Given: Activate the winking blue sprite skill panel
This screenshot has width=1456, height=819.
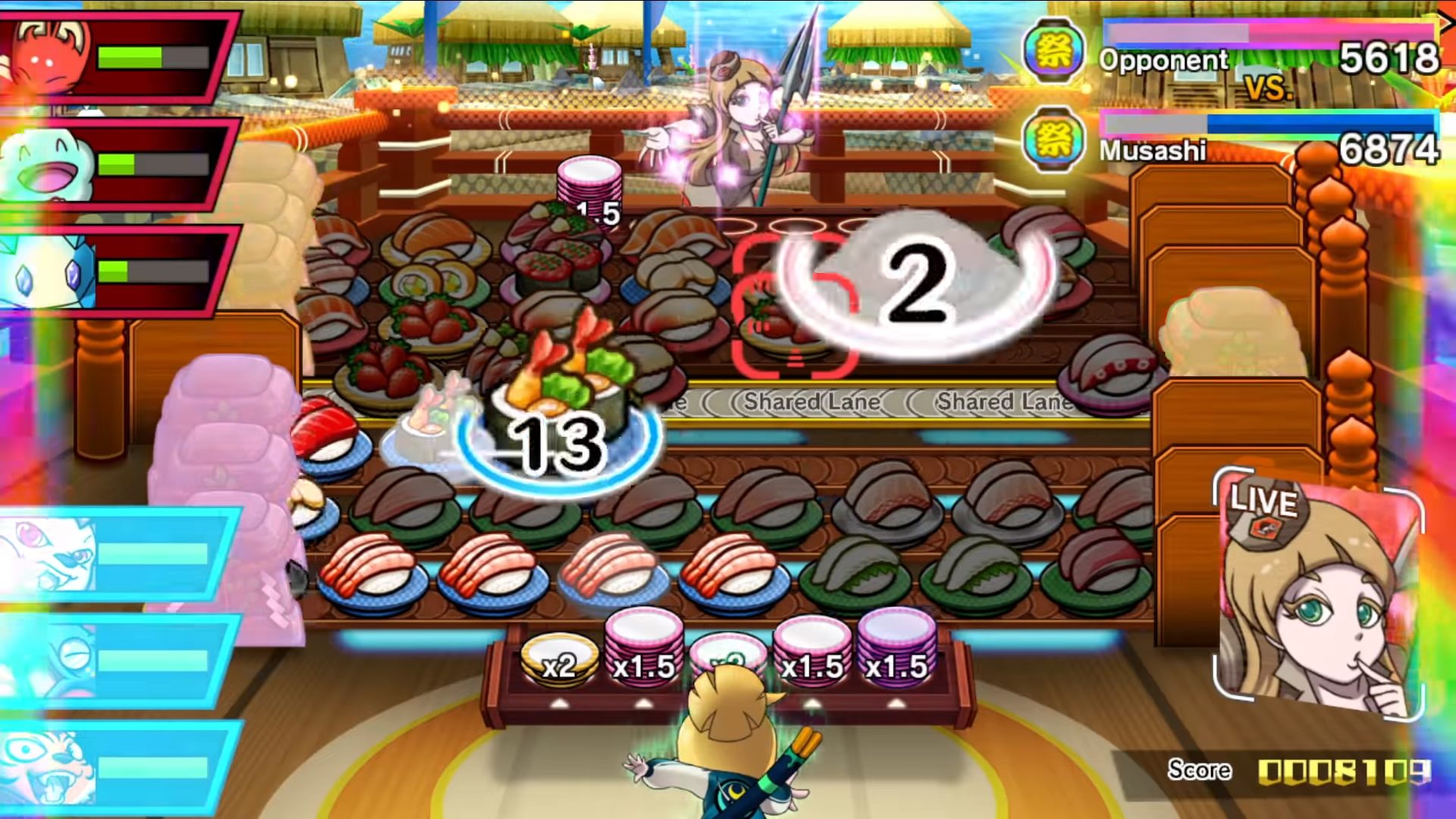Looking at the screenshot, I should tap(114, 660).
